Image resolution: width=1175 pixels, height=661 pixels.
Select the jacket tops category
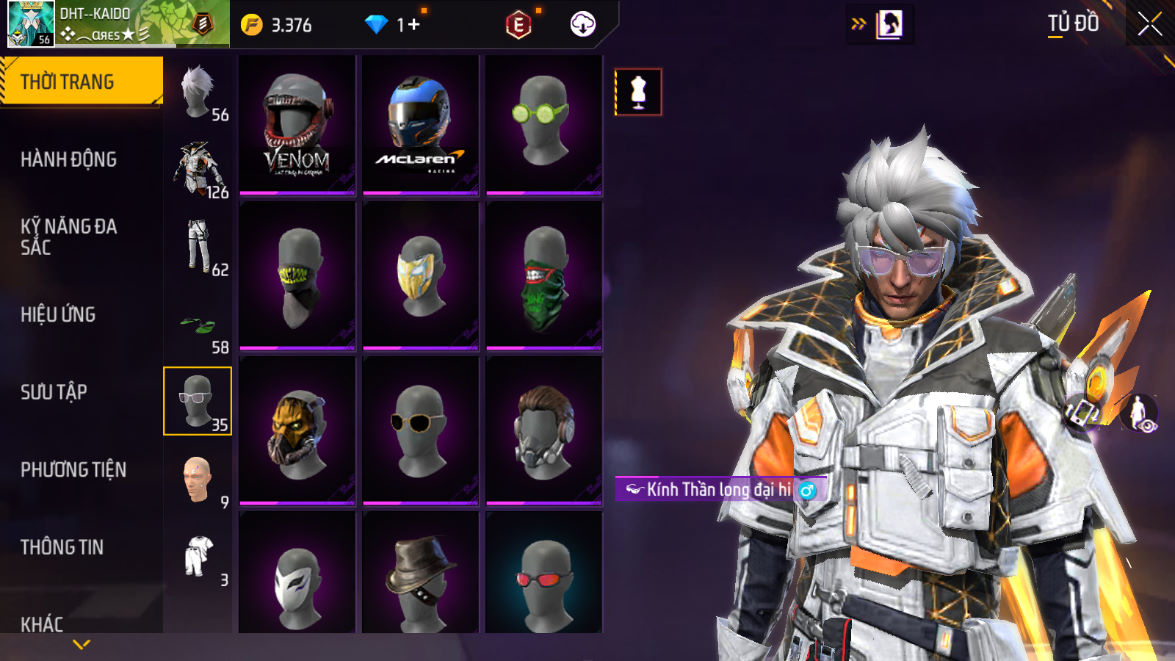pos(198,168)
